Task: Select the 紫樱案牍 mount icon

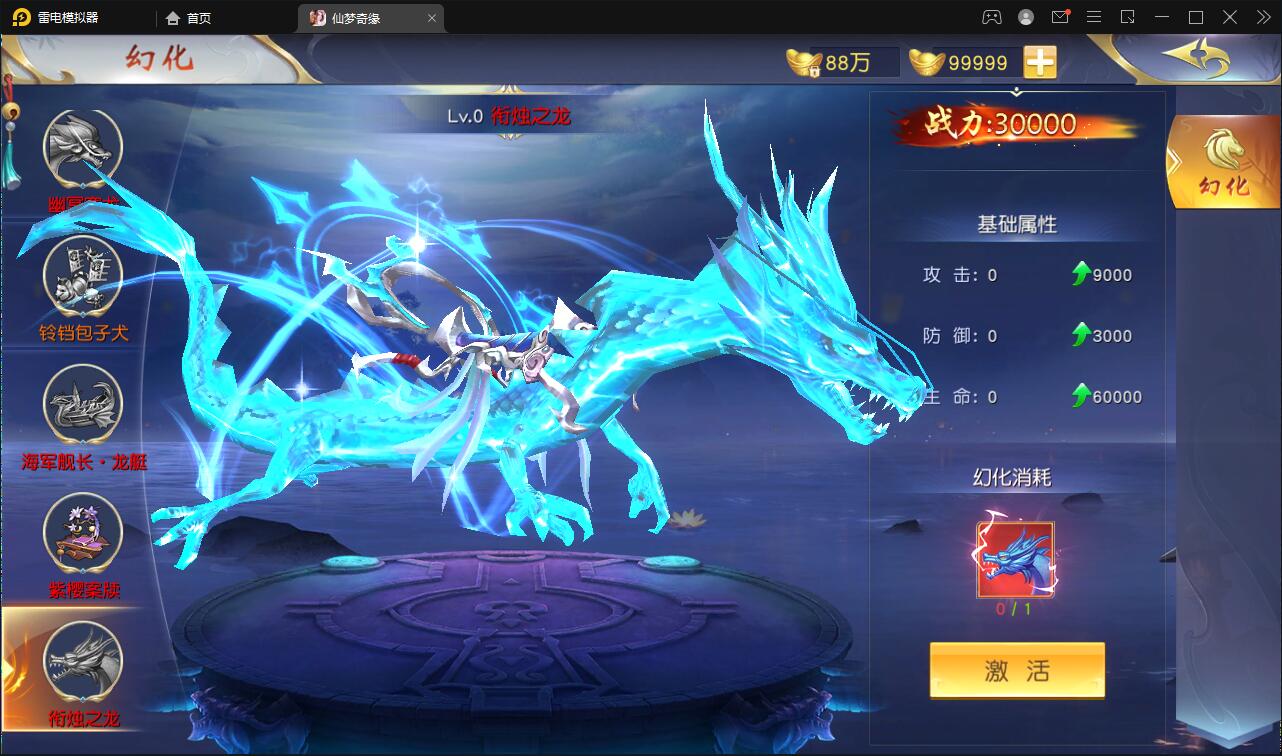Action: [82, 535]
